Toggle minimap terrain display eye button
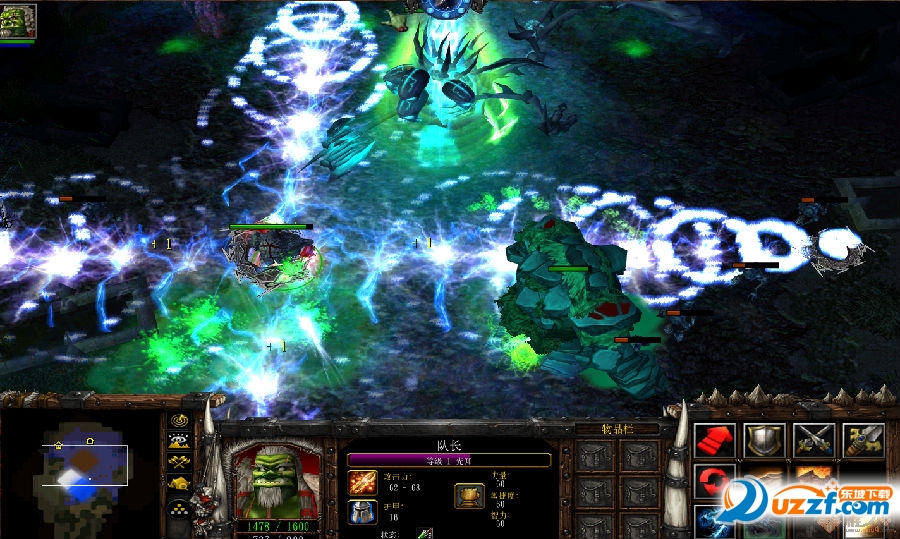Image resolution: width=900 pixels, height=539 pixels. 180,441
